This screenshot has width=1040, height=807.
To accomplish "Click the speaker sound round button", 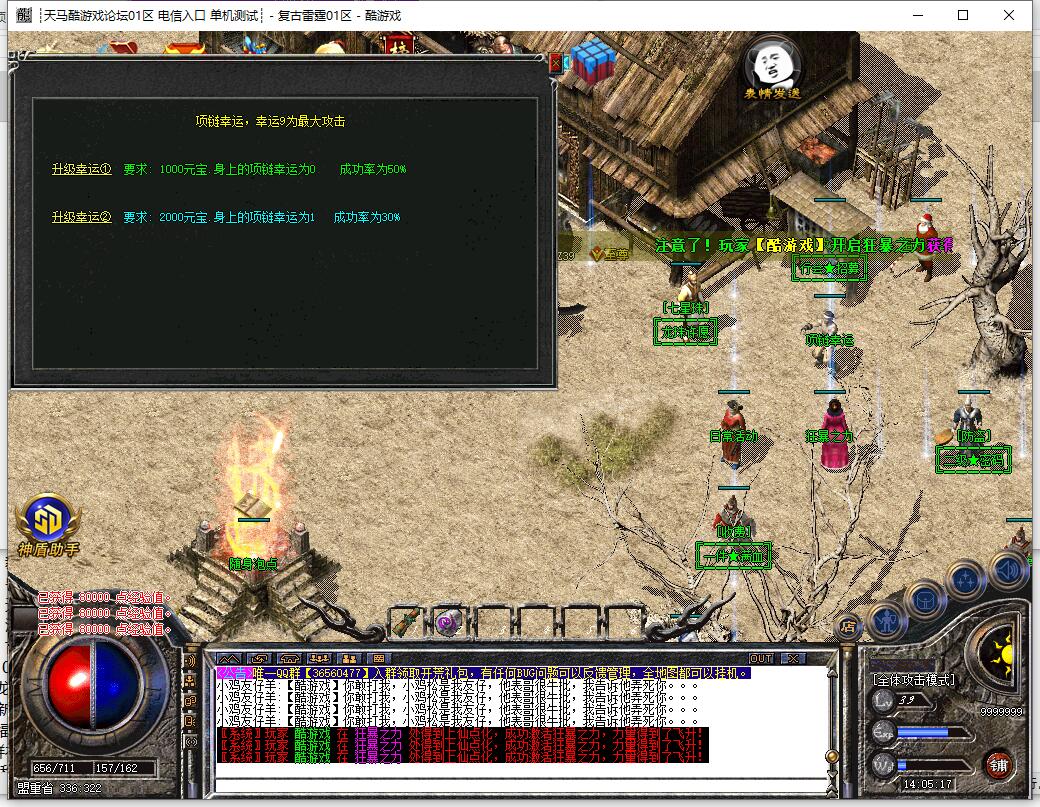I will 1008,571.
